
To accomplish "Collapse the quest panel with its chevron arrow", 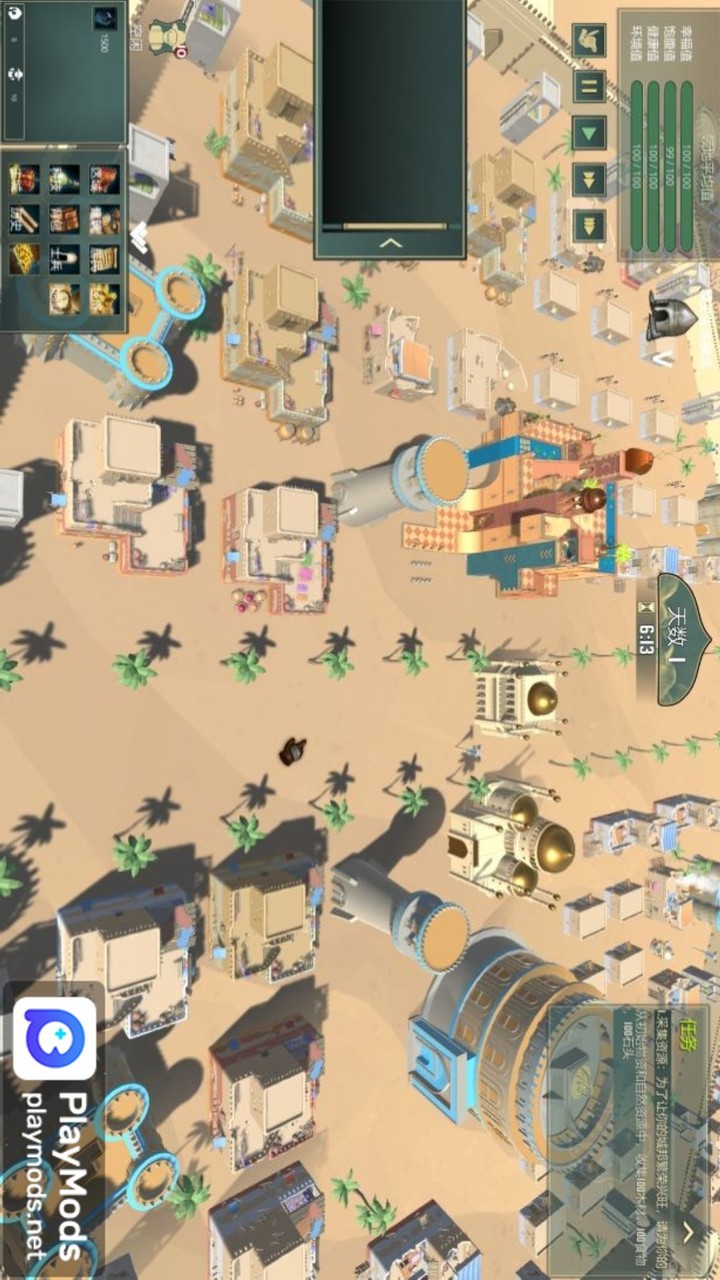I will click(x=688, y=1231).
